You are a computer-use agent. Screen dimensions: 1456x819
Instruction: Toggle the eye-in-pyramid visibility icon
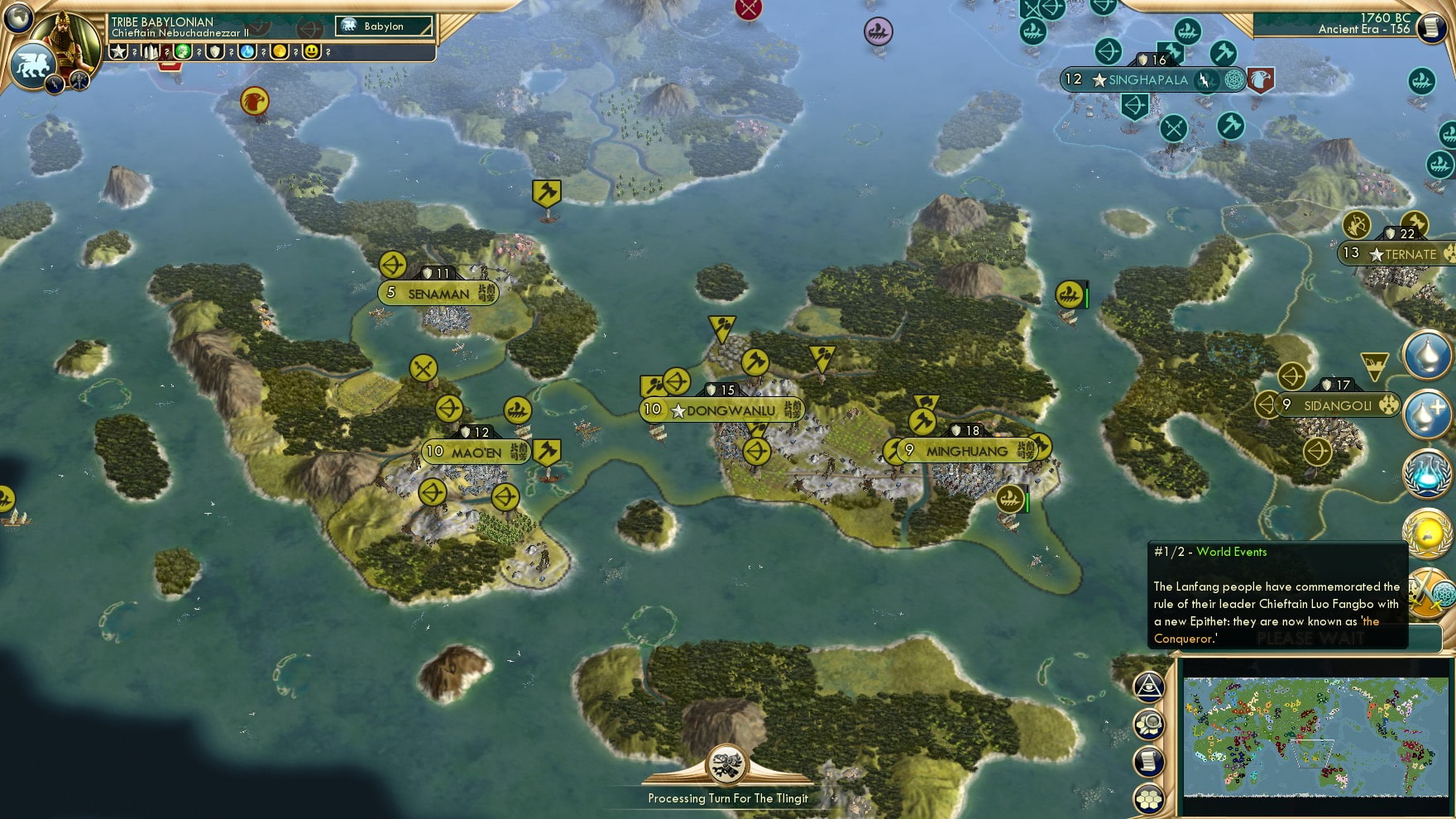[1148, 687]
